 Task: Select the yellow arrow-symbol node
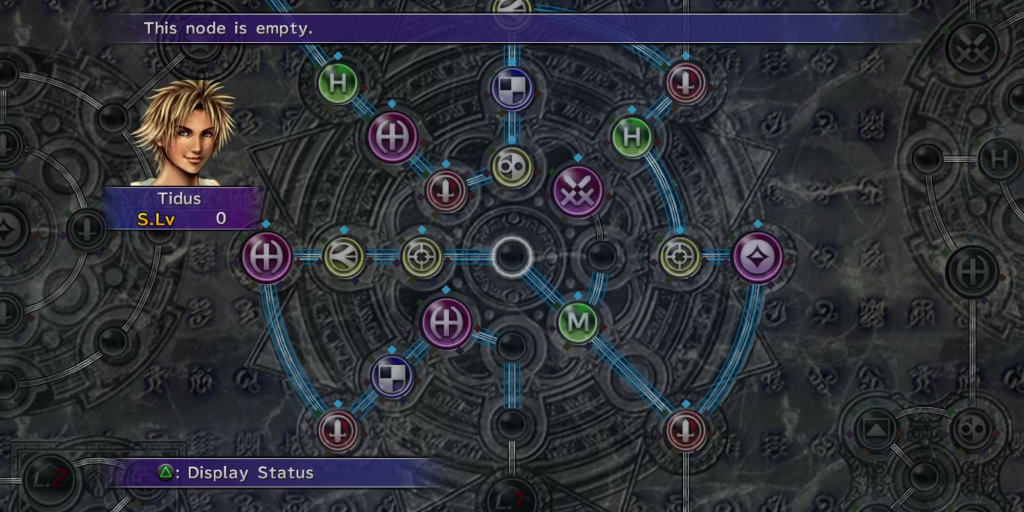344,257
